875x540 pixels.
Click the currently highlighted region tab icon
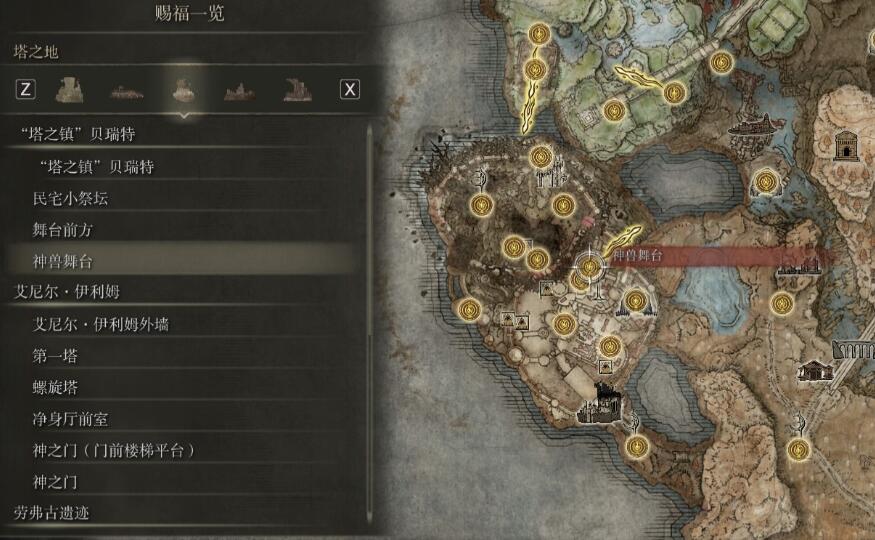coord(182,89)
